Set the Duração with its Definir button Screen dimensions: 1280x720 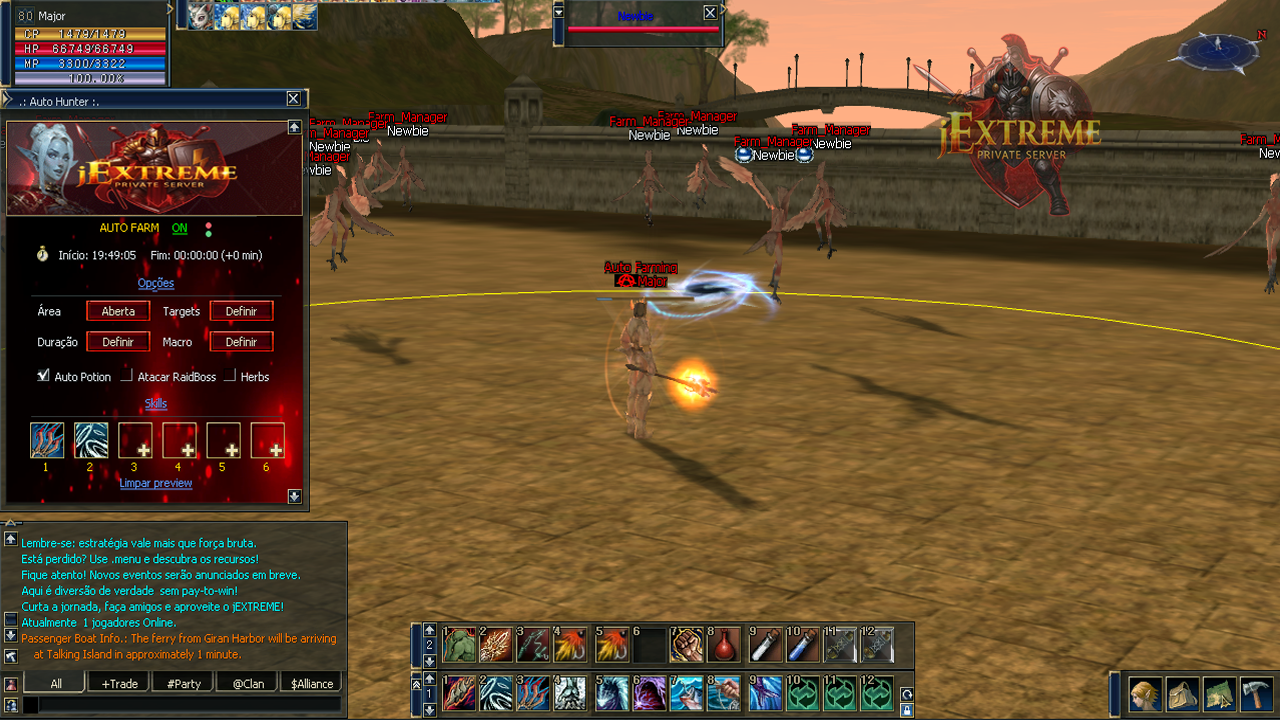point(118,342)
